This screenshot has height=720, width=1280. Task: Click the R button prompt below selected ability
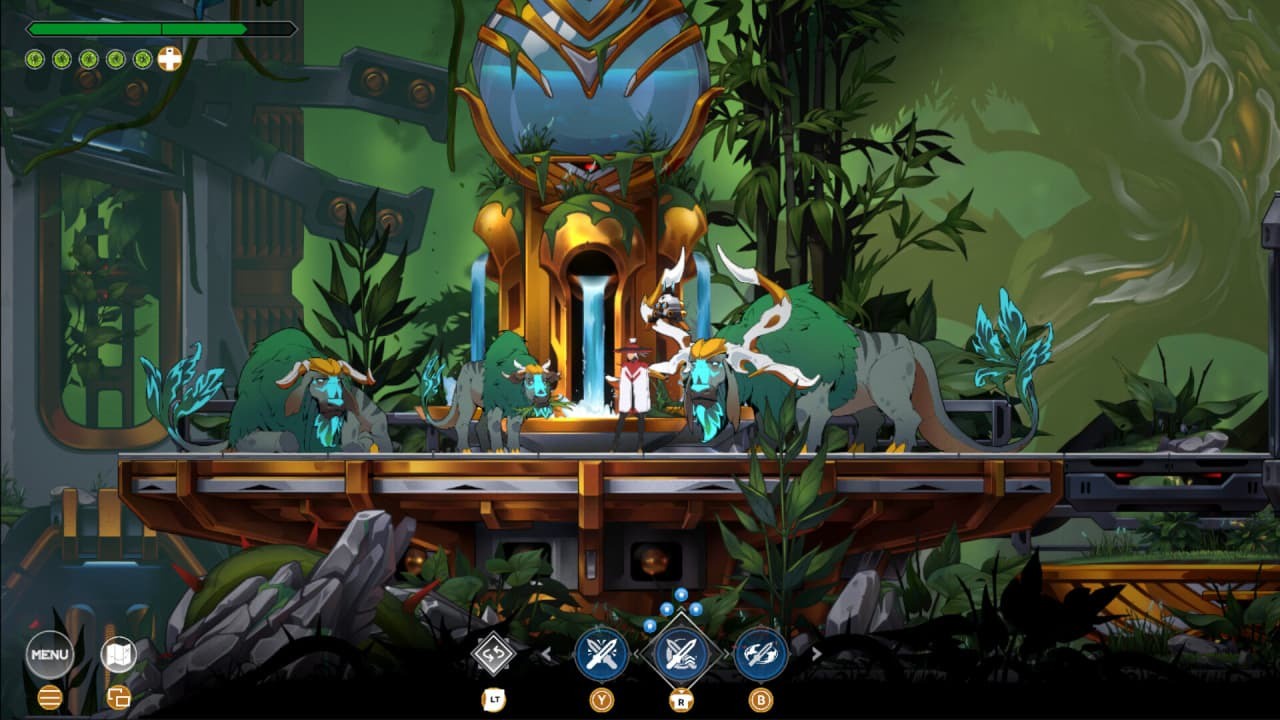(x=680, y=698)
